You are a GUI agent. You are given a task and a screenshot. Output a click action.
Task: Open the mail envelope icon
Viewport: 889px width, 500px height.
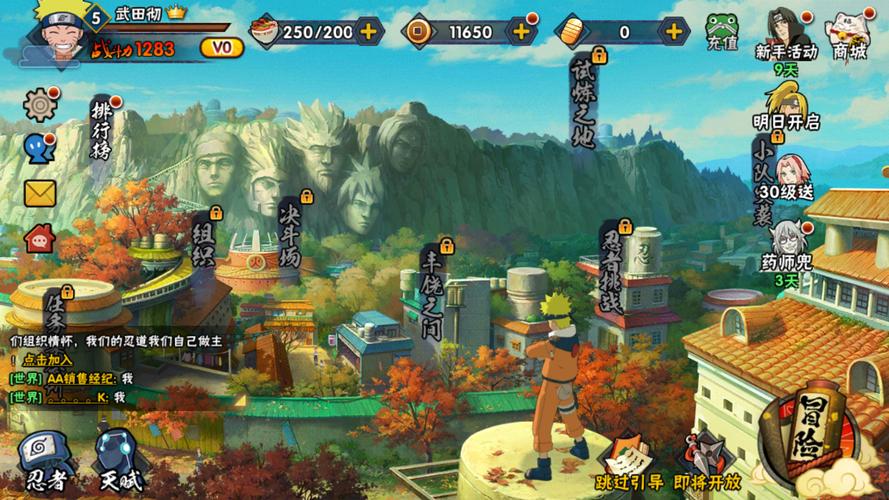click(x=40, y=193)
